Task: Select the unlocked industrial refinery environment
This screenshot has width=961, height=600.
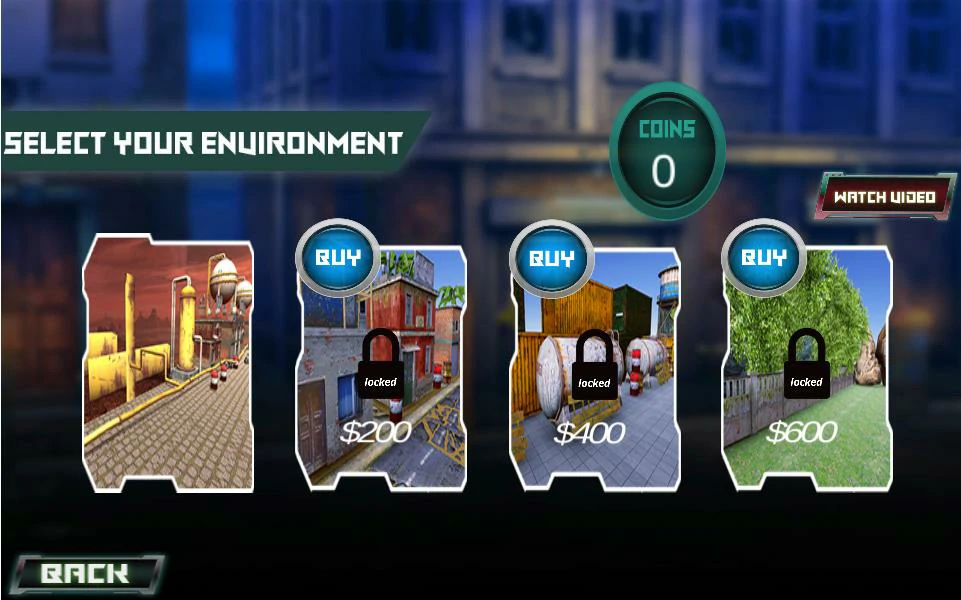Action: point(168,365)
